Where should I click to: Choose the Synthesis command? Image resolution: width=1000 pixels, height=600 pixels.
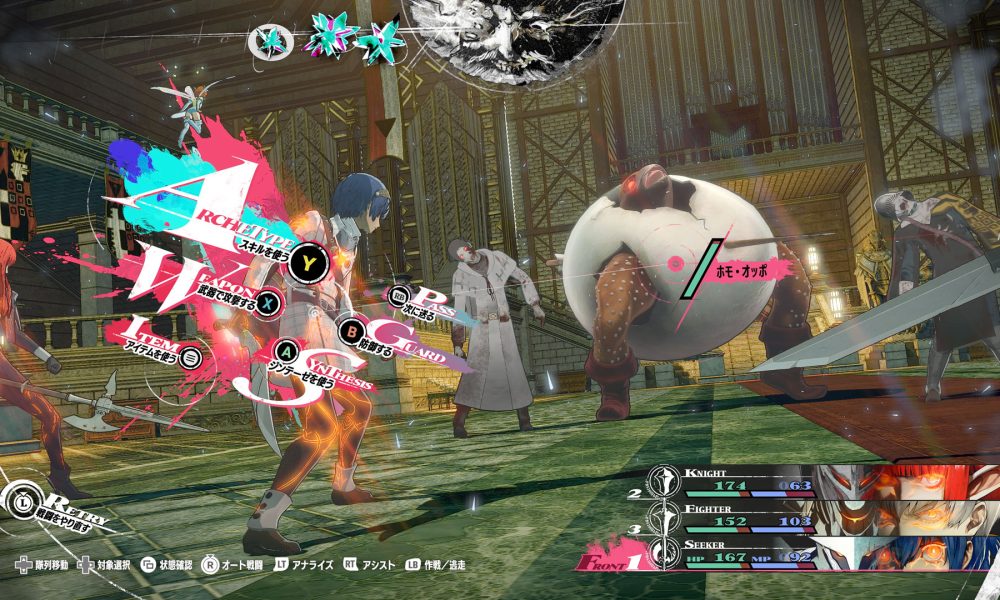[x=286, y=352]
